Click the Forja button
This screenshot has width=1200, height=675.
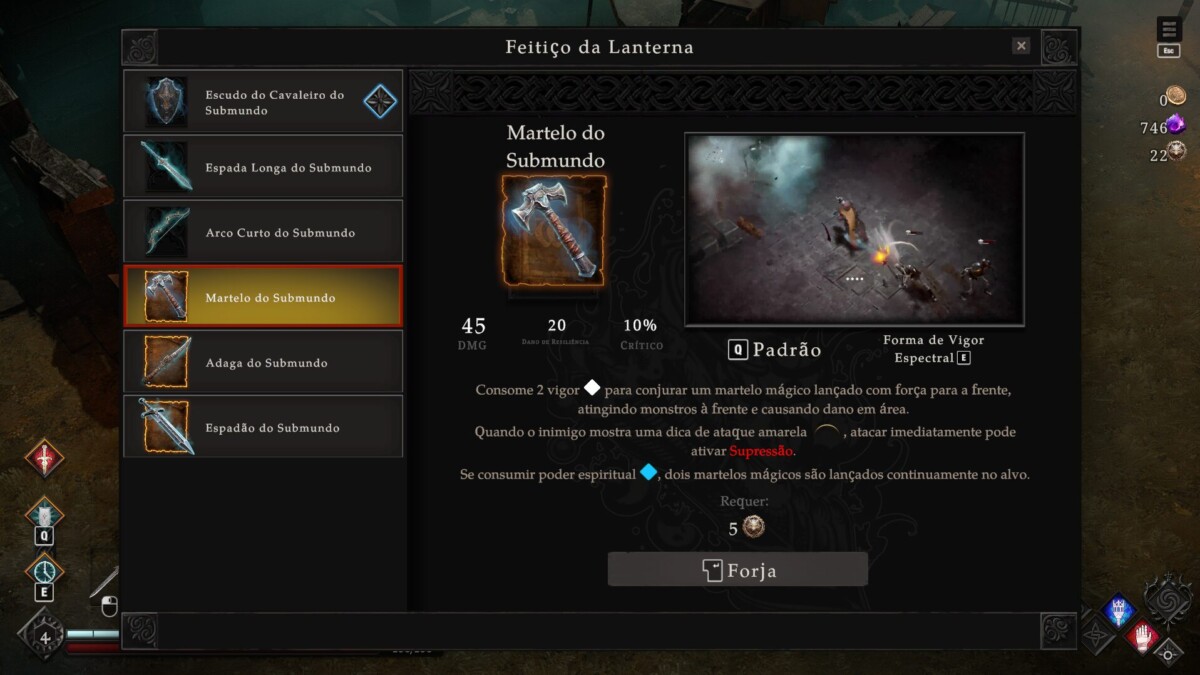click(x=737, y=570)
